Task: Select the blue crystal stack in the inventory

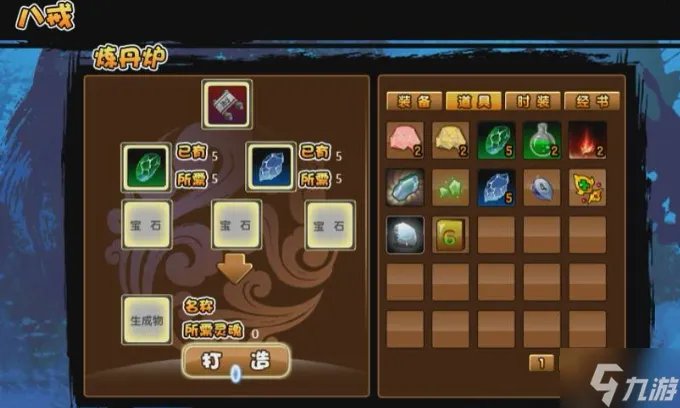Action: (x=498, y=187)
